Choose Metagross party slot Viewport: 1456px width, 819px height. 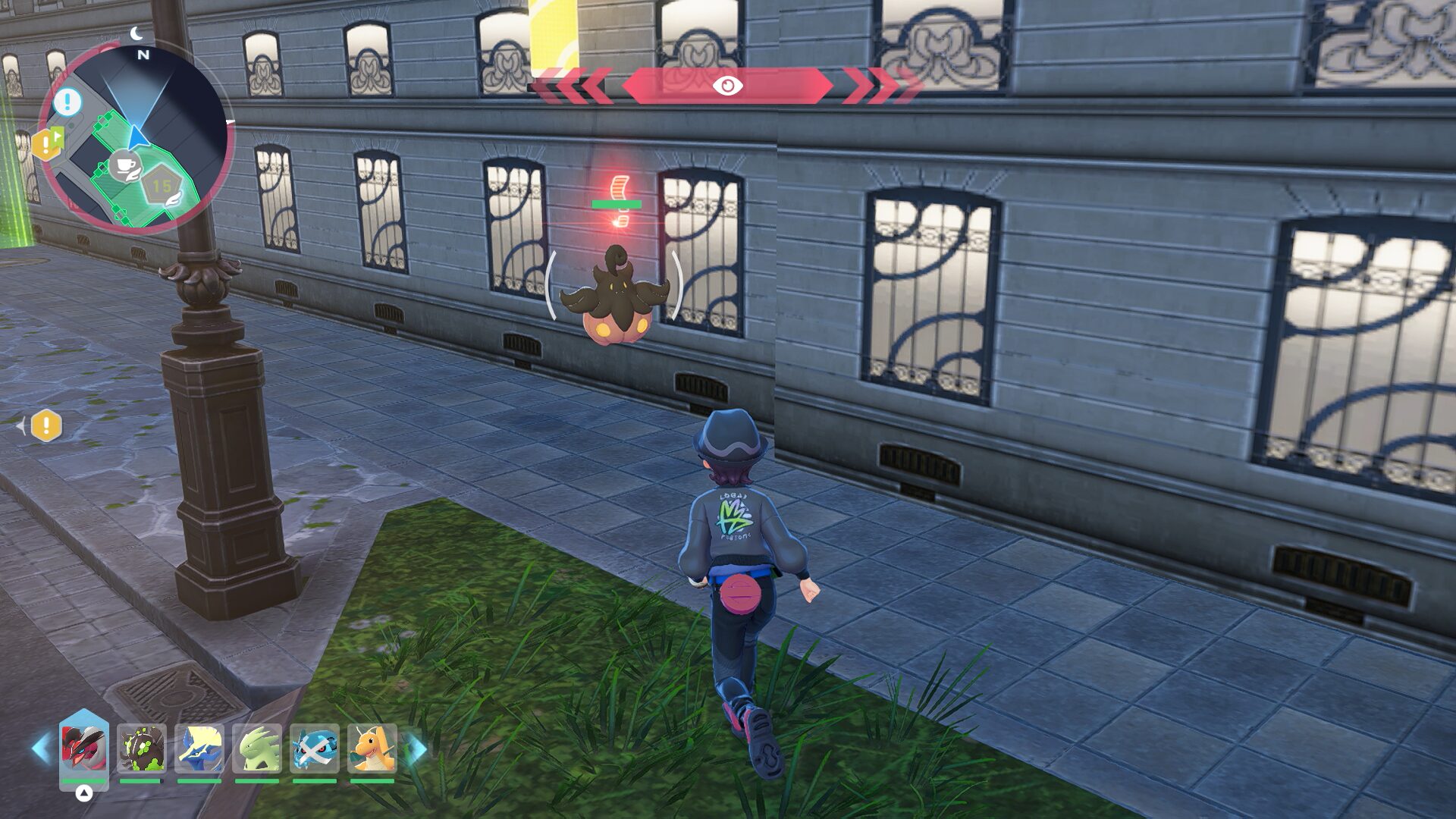[x=315, y=748]
